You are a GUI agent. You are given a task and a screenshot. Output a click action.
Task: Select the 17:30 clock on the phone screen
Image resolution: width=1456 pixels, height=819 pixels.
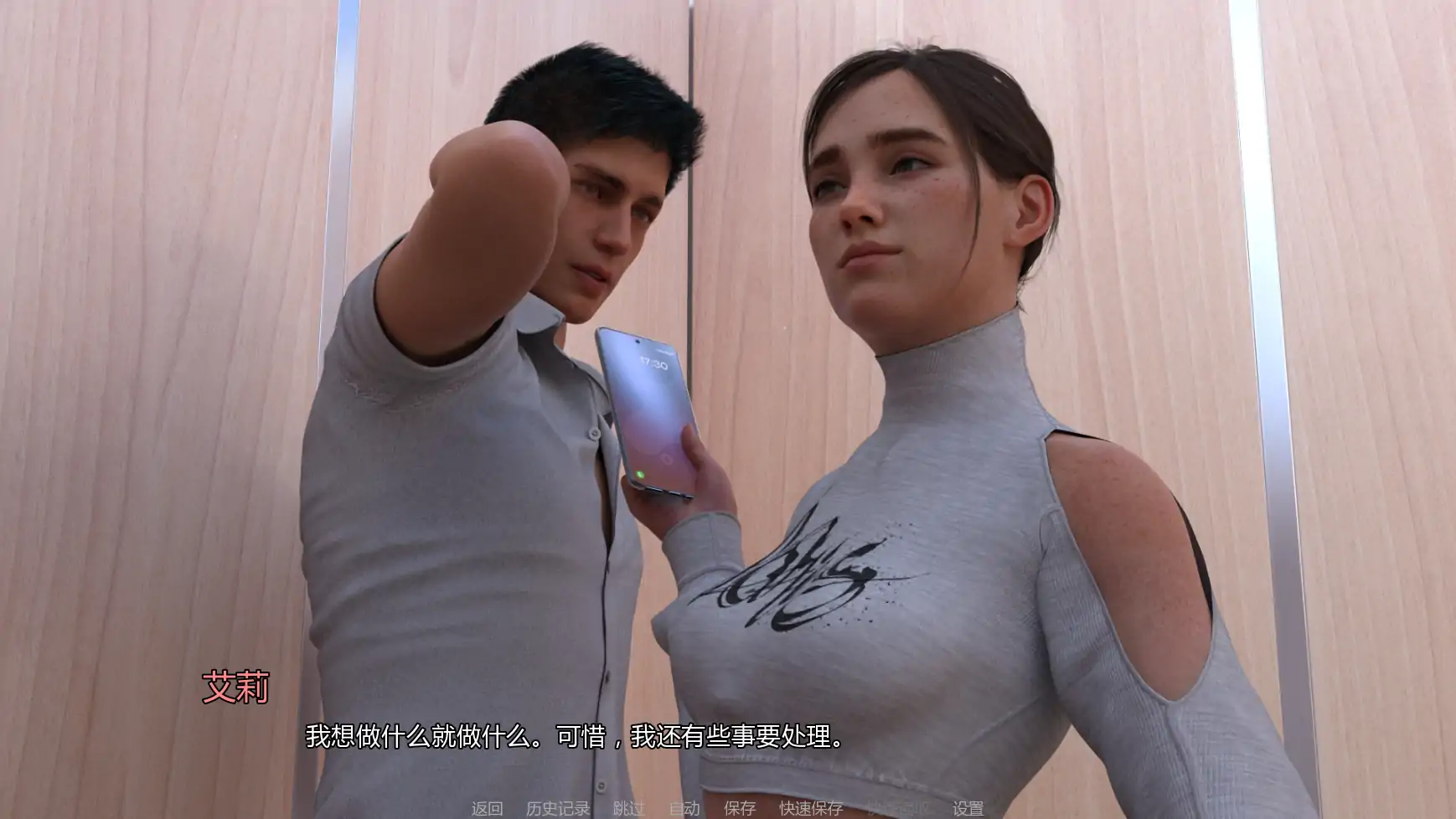pos(653,363)
